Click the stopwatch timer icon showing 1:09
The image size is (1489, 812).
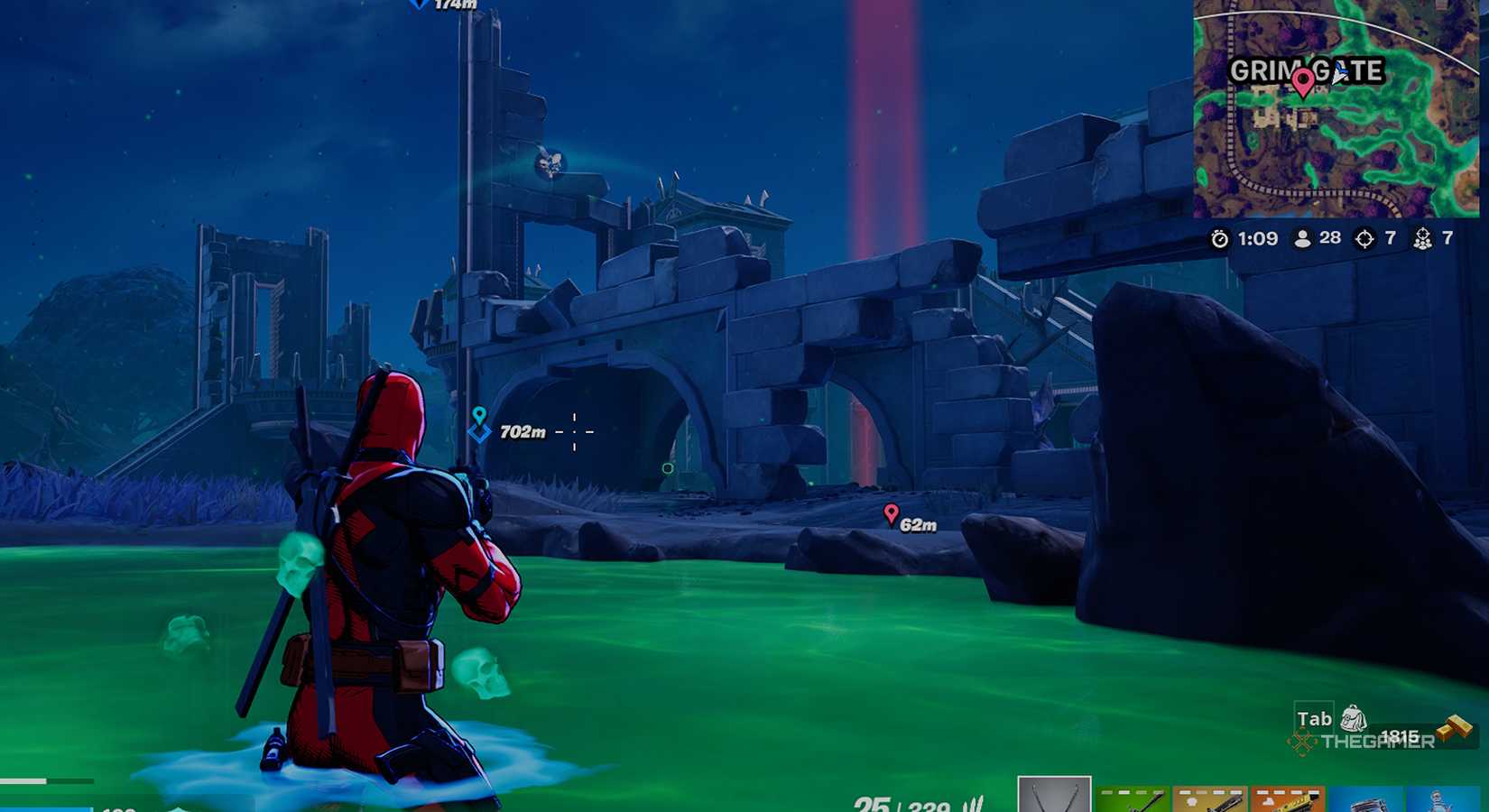point(1220,239)
